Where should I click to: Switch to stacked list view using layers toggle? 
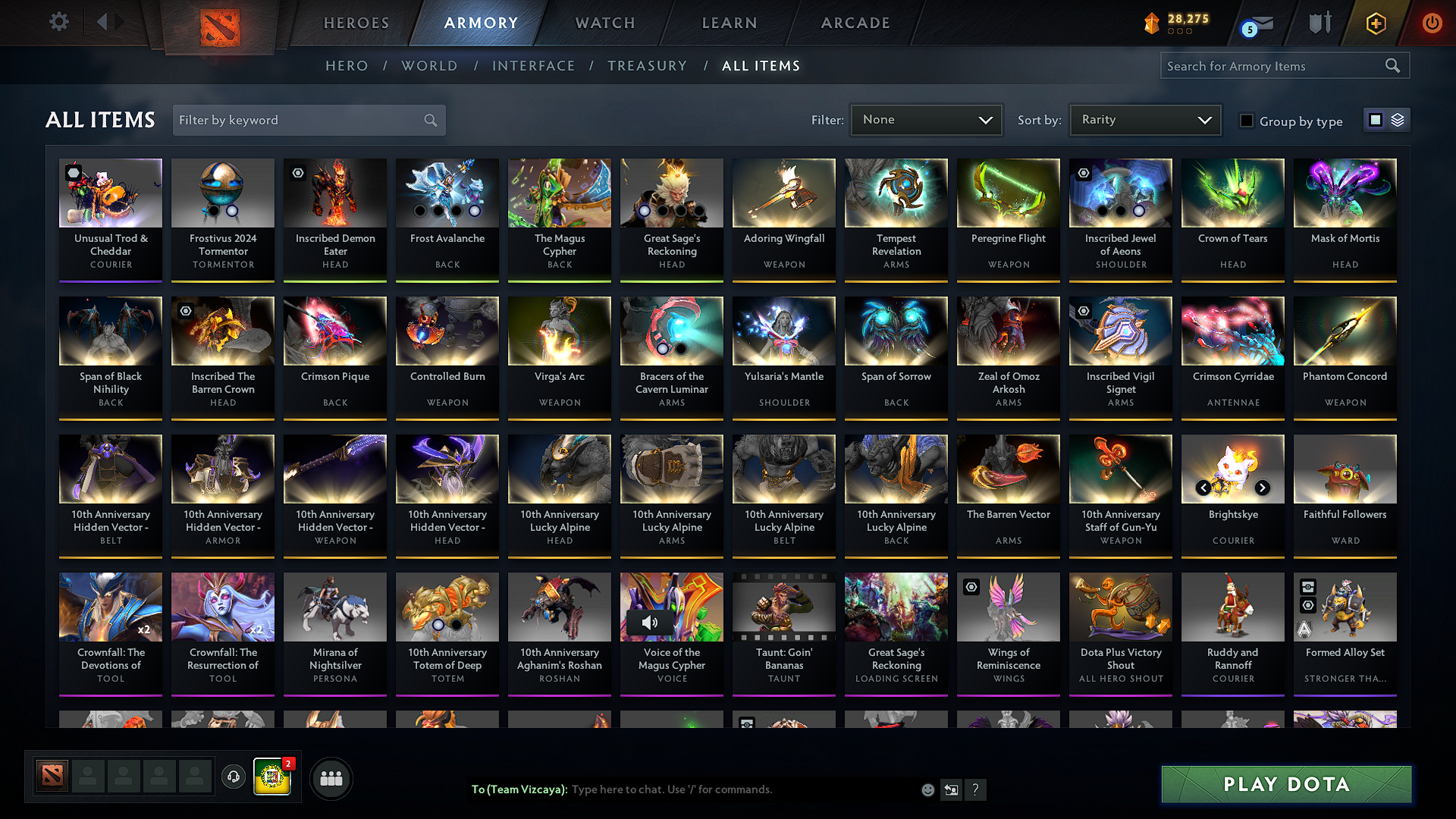1398,120
